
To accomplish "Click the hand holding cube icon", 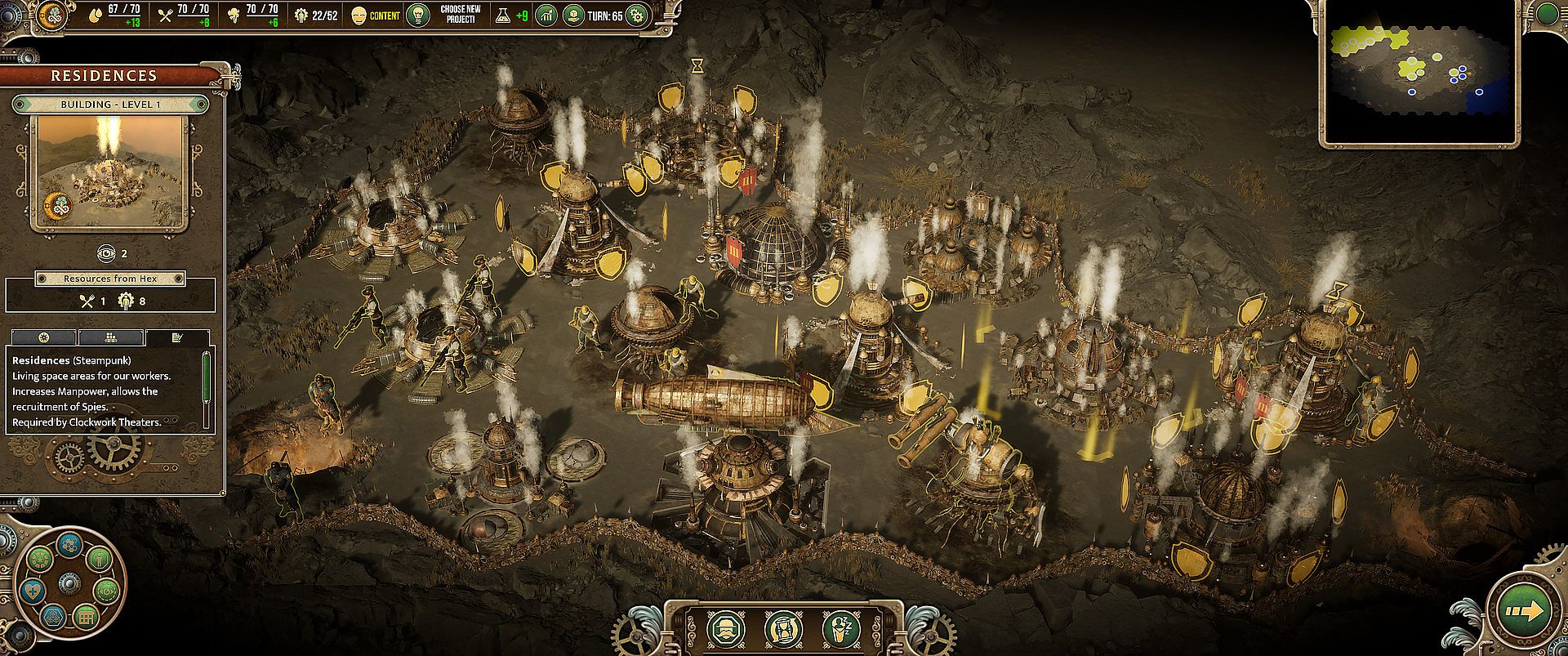I will pyautogui.click(x=573, y=15).
